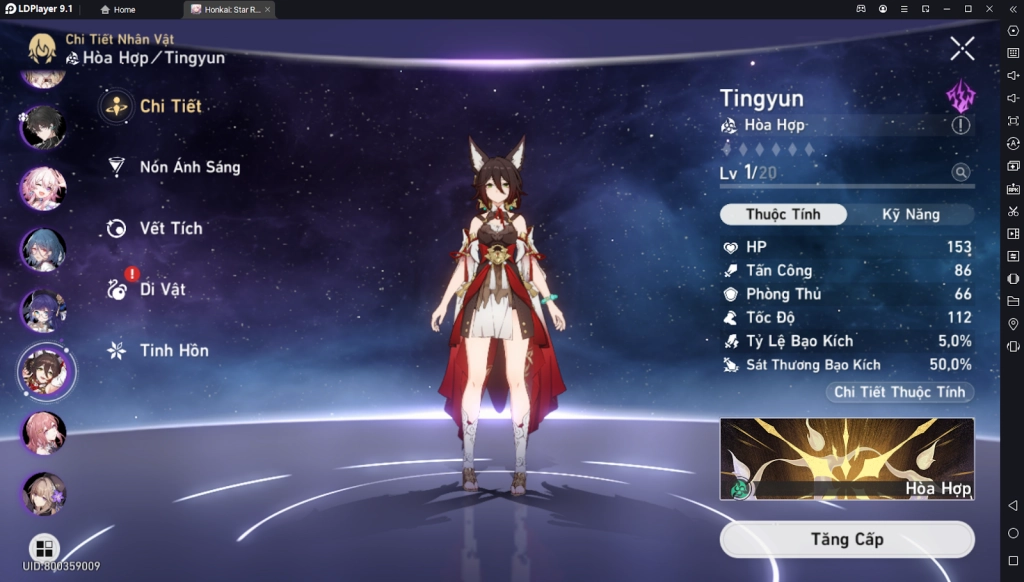This screenshot has height=582, width=1024.
Task: Open Chi Tiết Thuộc Tính stat details
Action: coord(899,392)
